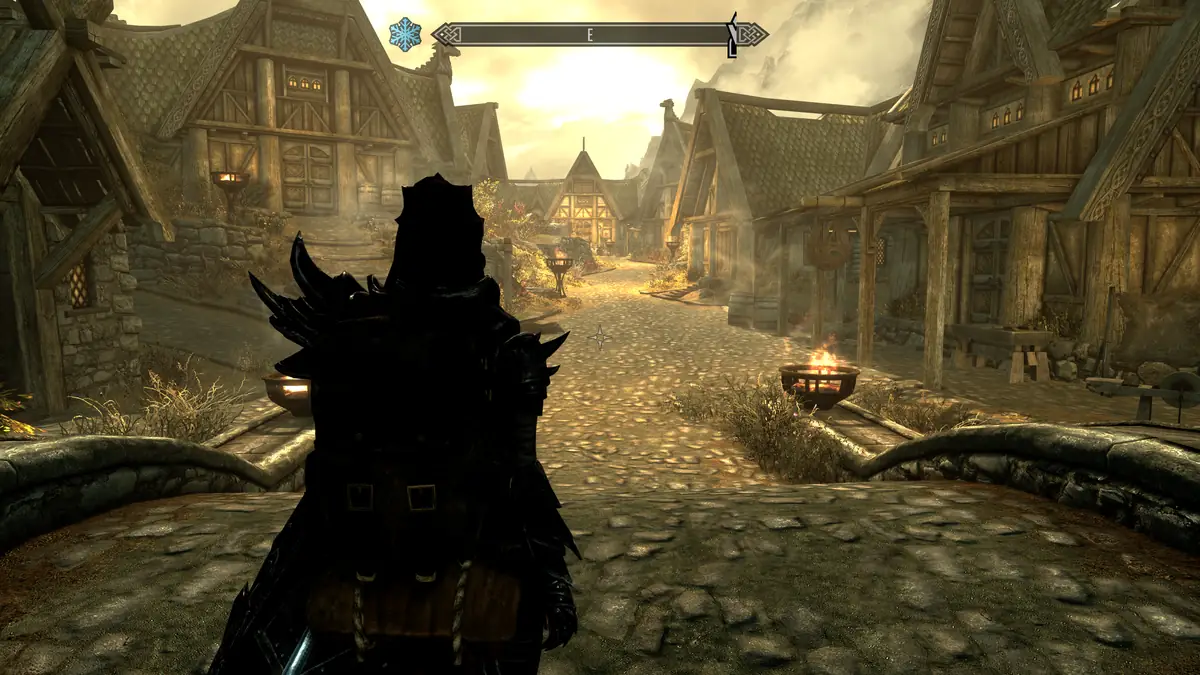Image resolution: width=1200 pixels, height=675 pixels.
Task: Click the snowflake cold status icon
Action: coord(405,35)
